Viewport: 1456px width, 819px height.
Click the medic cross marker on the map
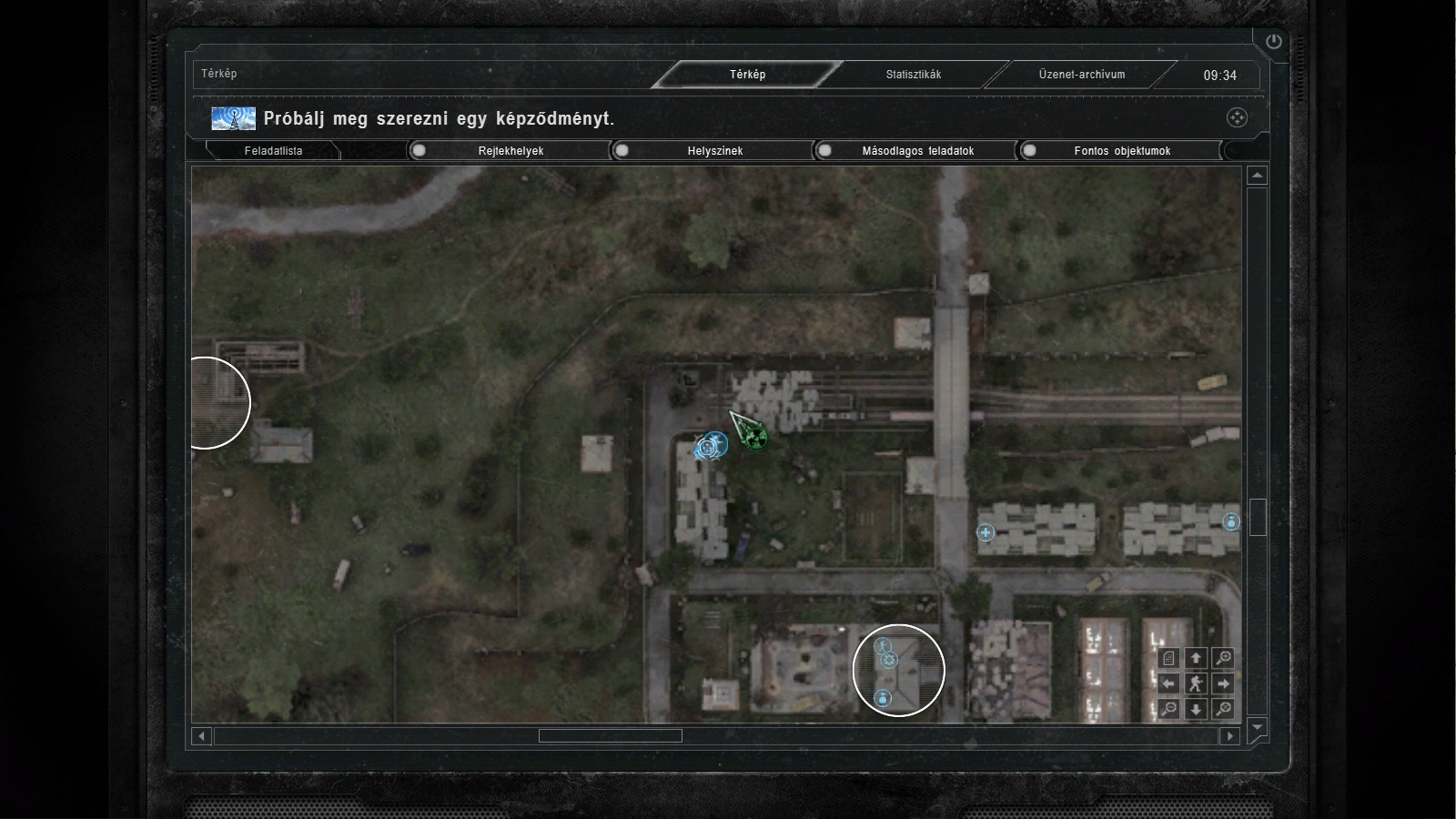pos(985,532)
